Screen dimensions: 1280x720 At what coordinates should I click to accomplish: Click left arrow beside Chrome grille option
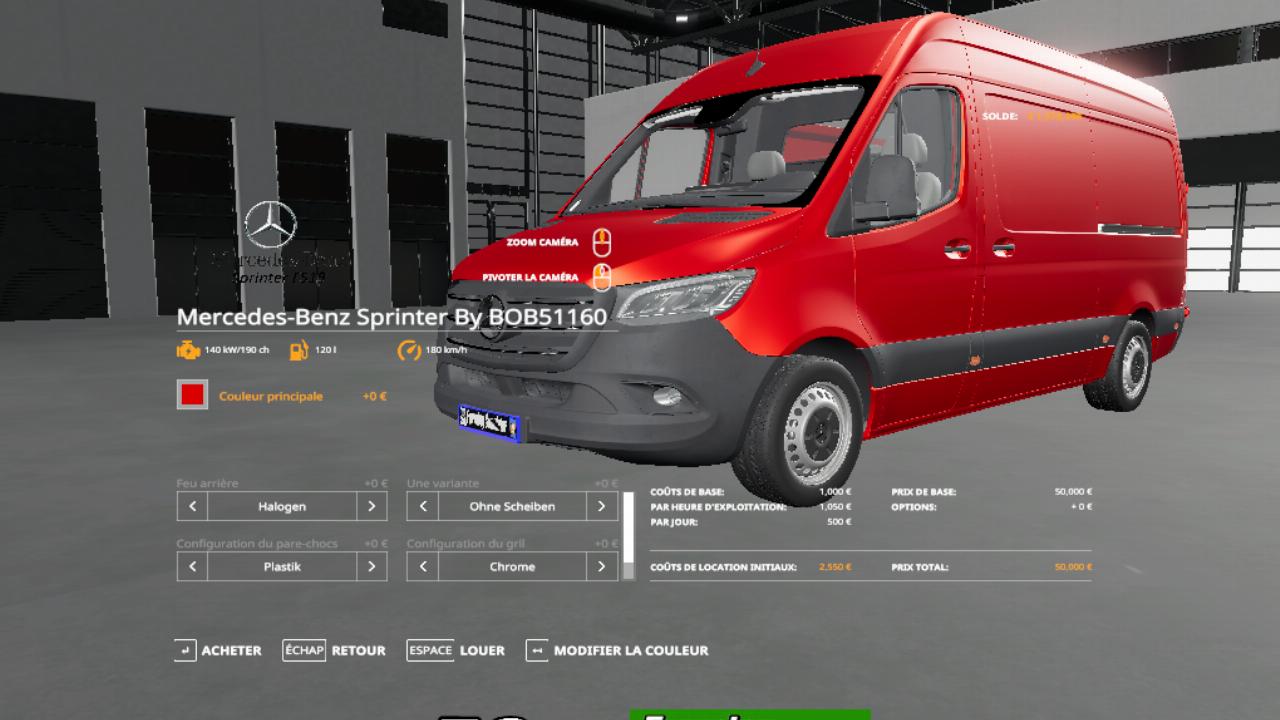coord(423,566)
